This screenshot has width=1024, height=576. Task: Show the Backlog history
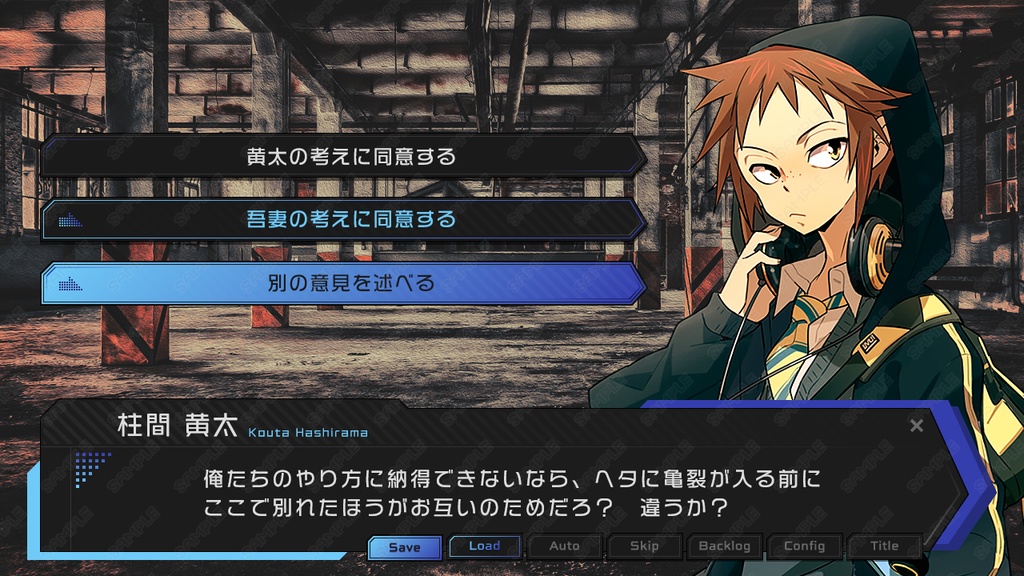pos(724,546)
